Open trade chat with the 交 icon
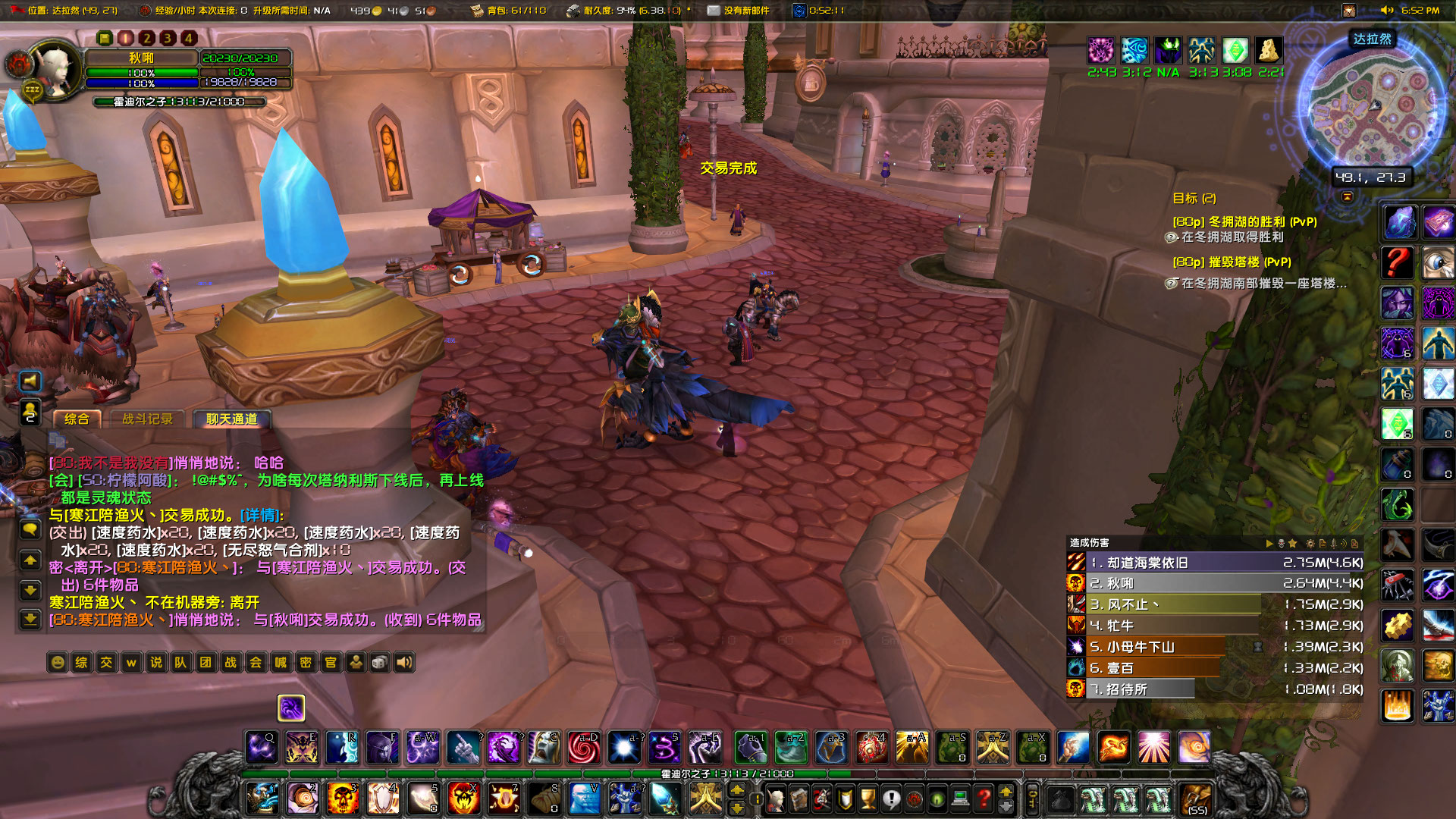This screenshot has height=819, width=1456. click(105, 663)
